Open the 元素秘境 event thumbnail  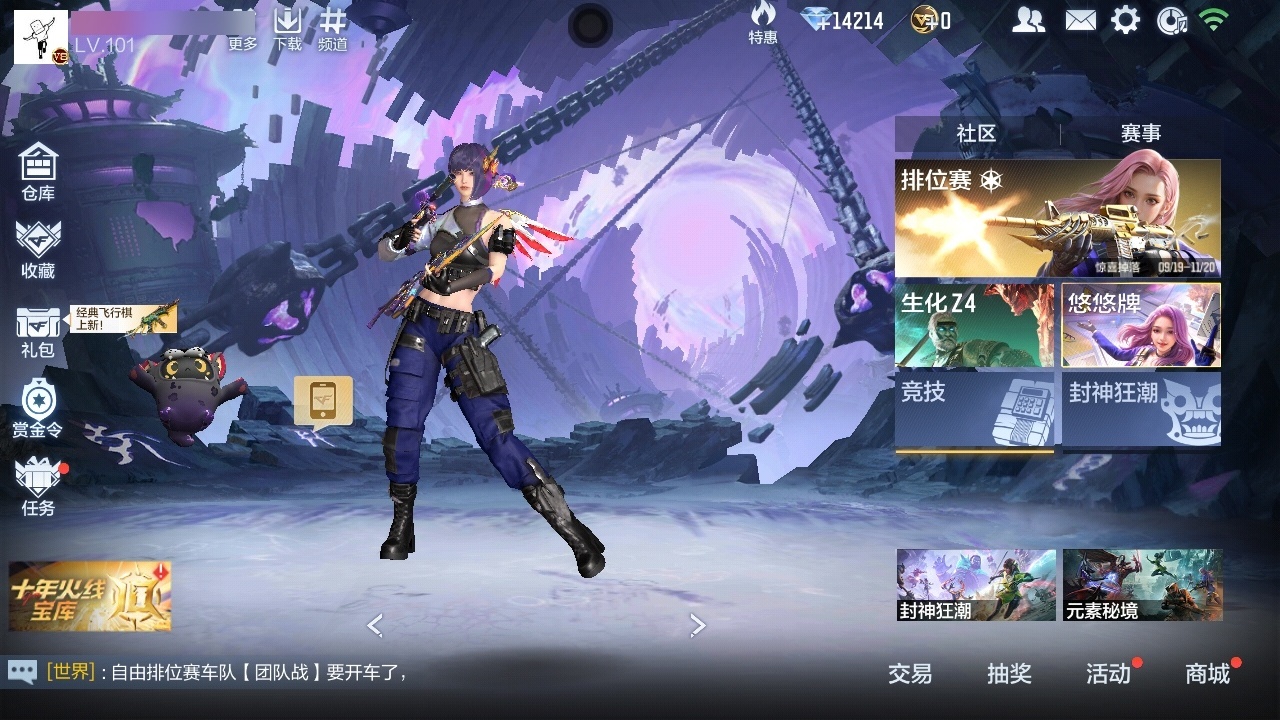pyautogui.click(x=1142, y=585)
